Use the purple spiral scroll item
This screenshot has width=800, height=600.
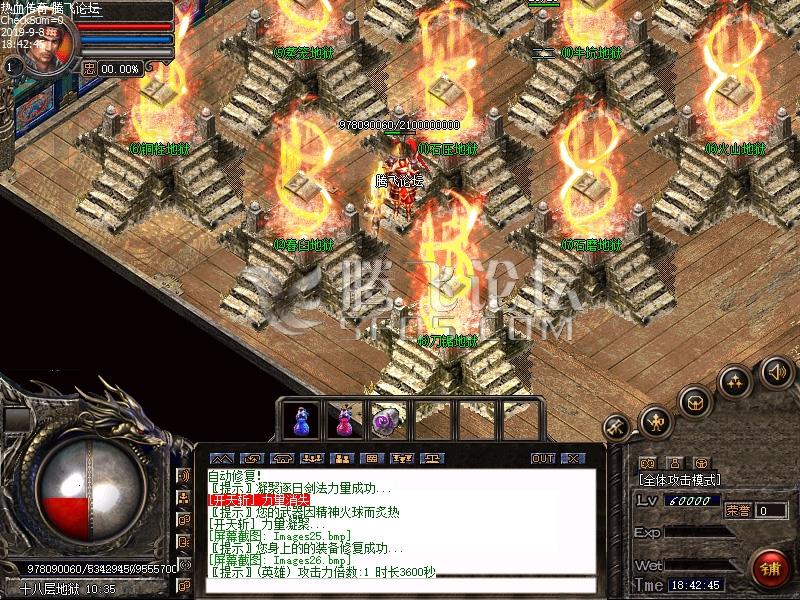click(x=388, y=420)
